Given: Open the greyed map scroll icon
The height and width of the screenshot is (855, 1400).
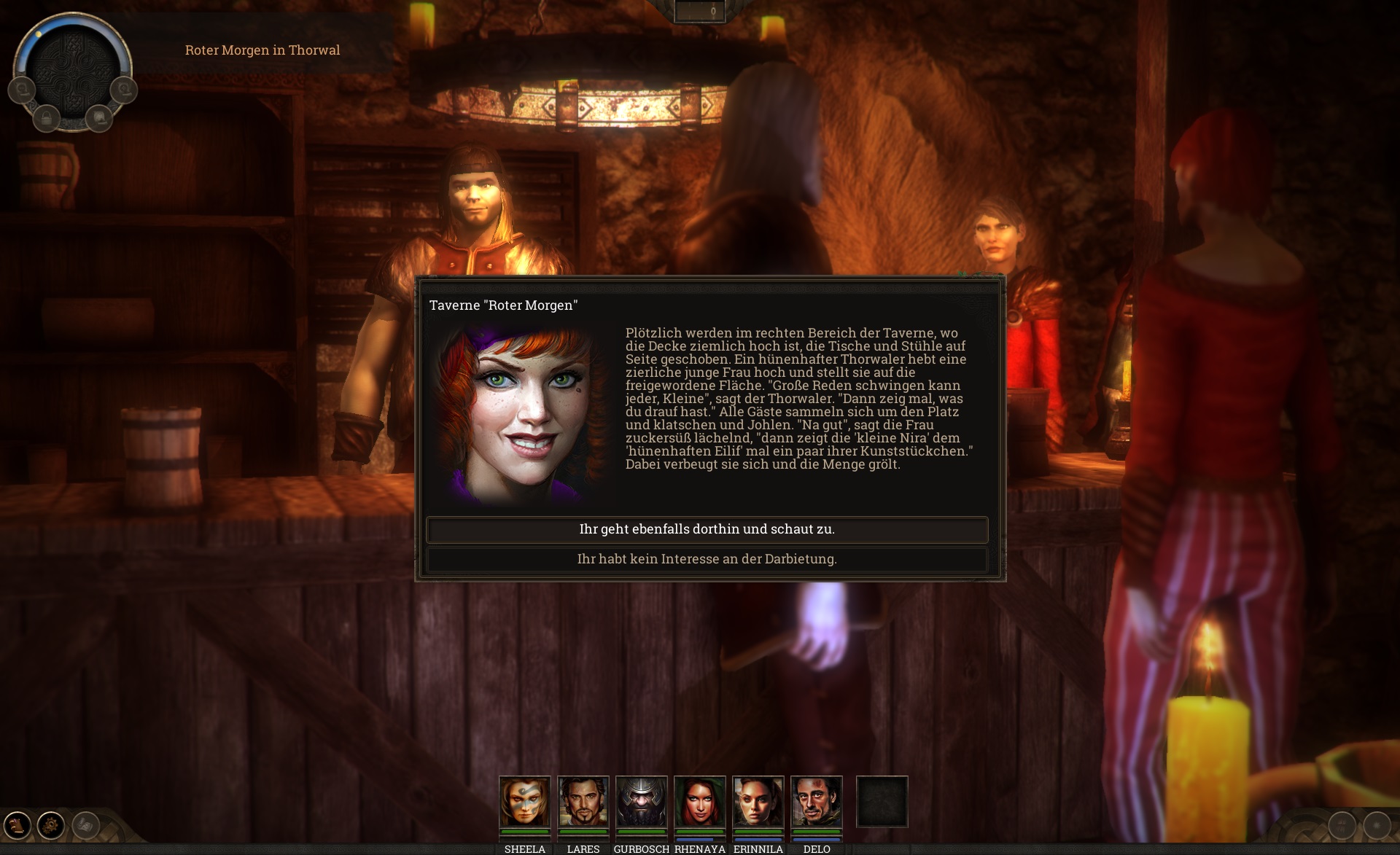Looking at the screenshot, I should 86,825.
